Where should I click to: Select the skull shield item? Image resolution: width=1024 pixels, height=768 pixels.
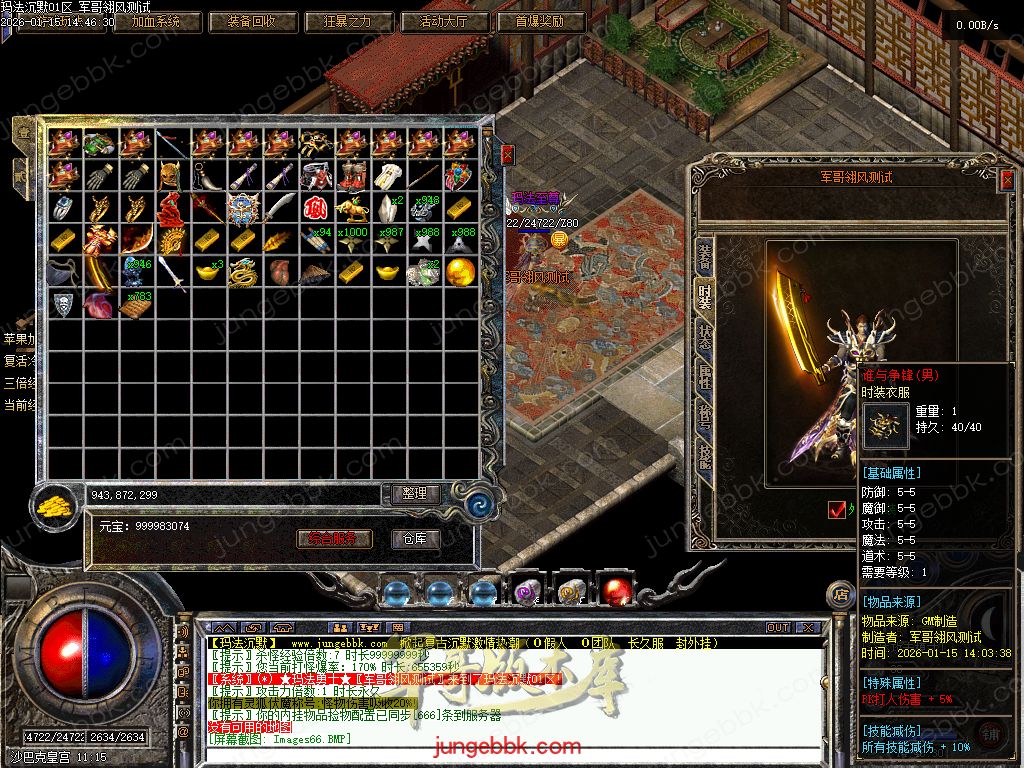[x=63, y=304]
